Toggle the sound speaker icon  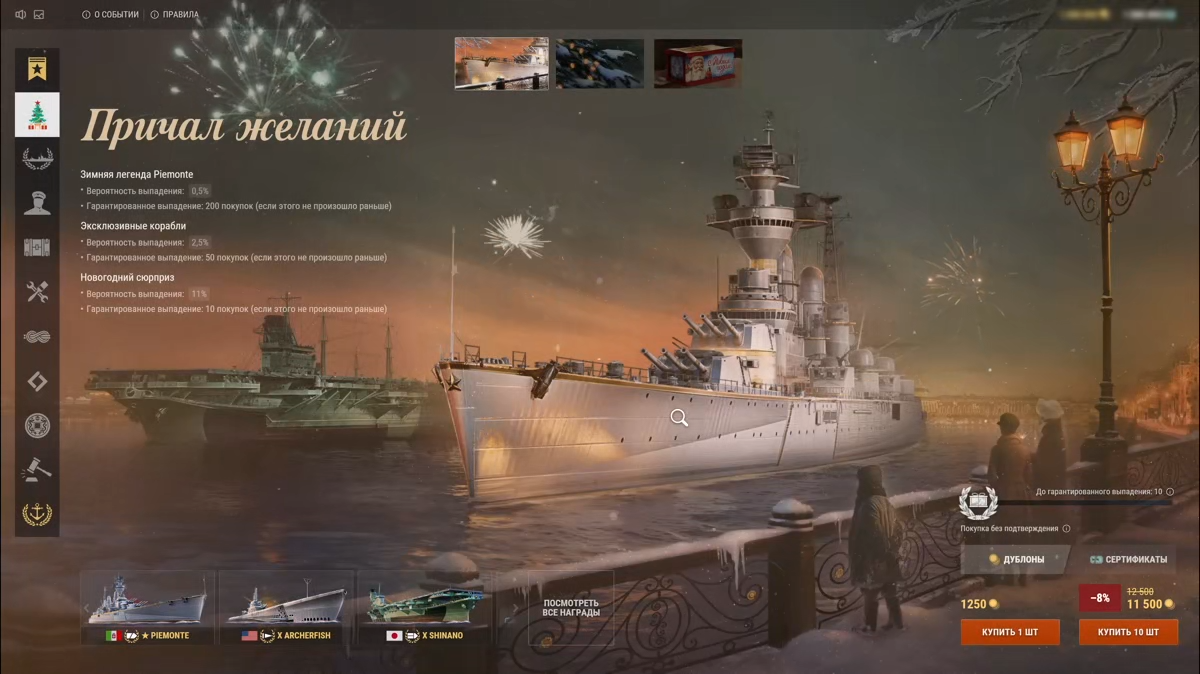click(x=20, y=15)
